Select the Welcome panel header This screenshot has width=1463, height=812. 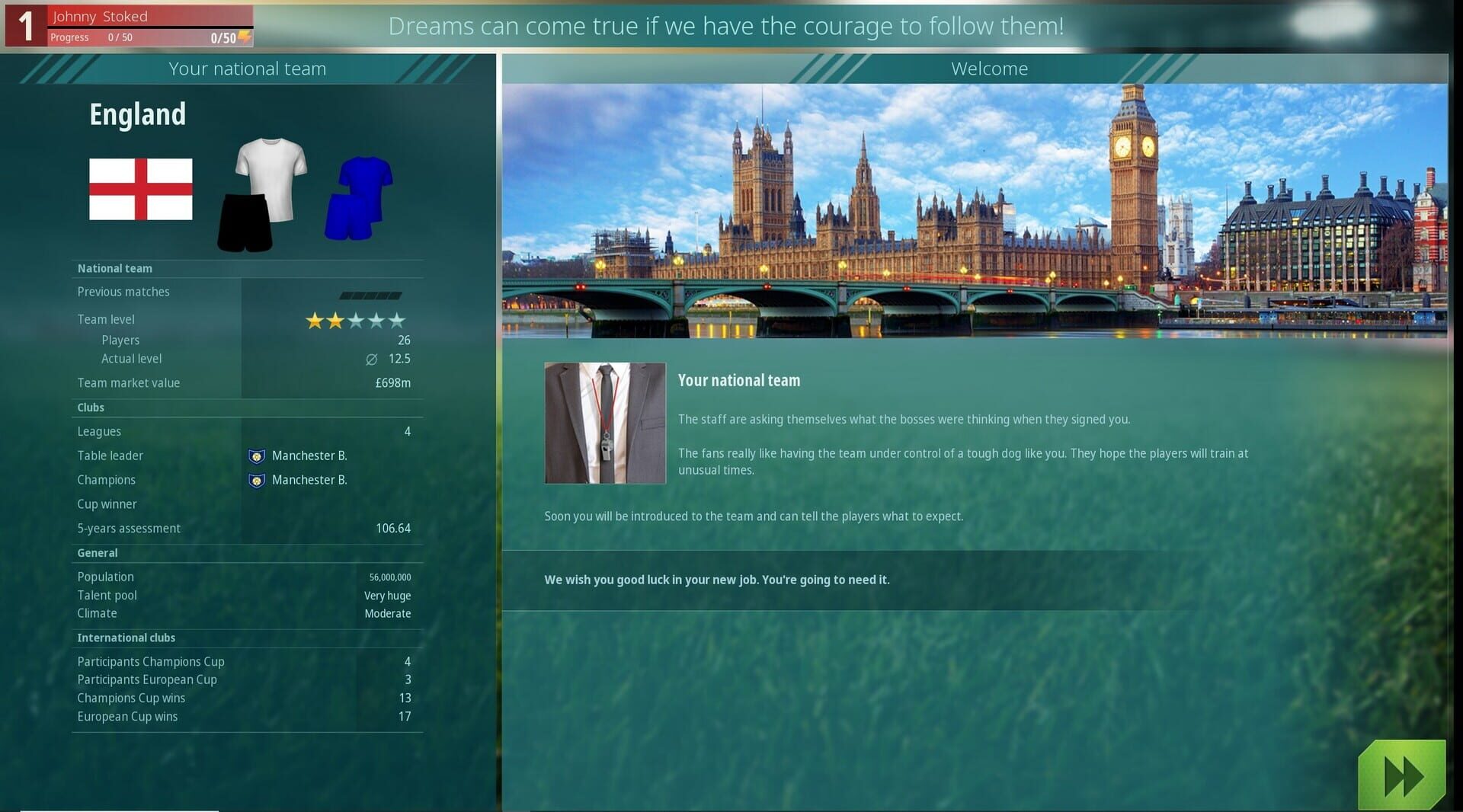[989, 69]
